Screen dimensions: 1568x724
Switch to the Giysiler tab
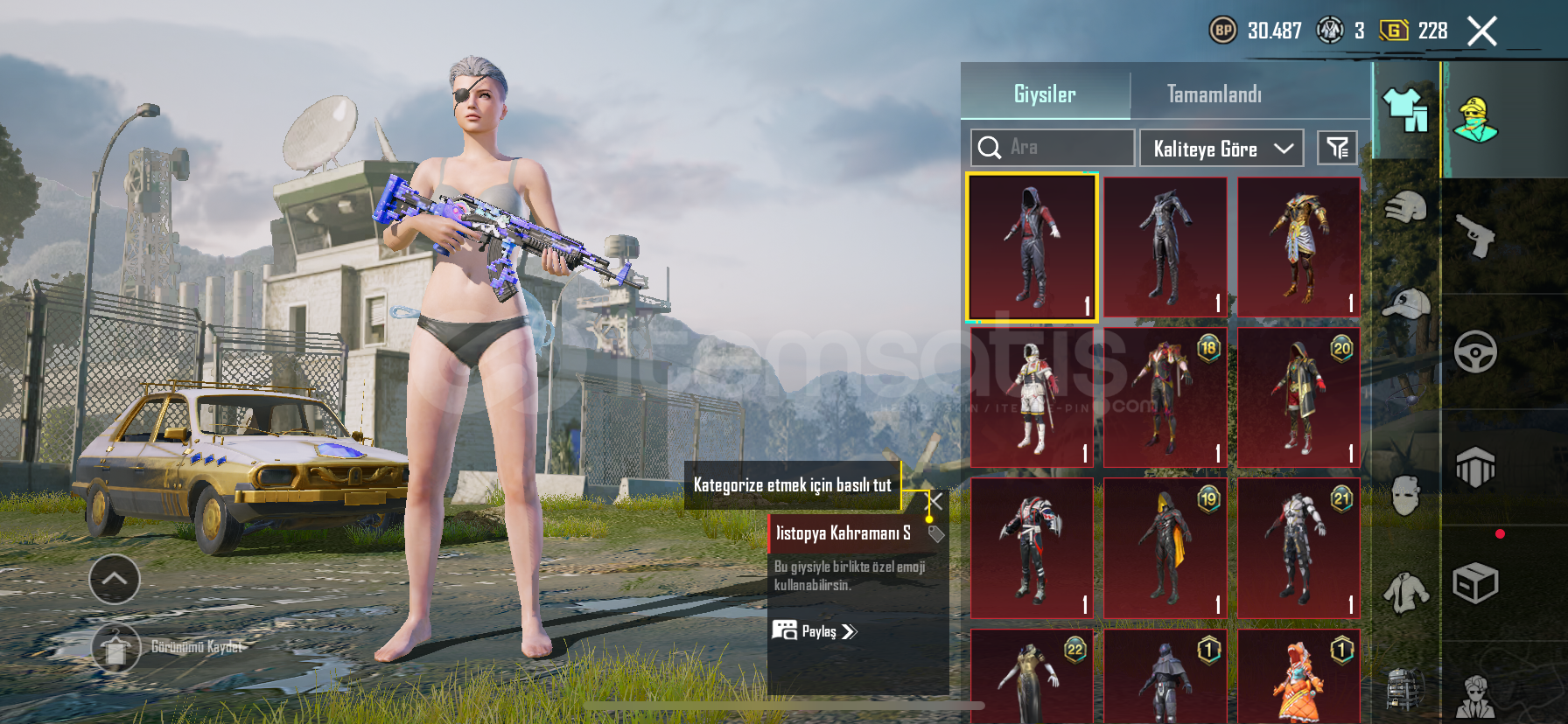coord(1045,94)
